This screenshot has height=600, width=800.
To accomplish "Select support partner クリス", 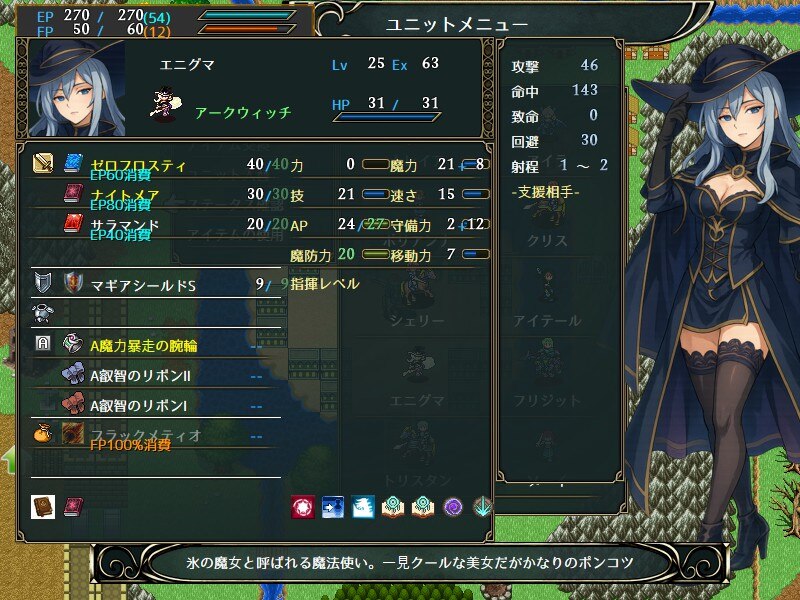I will [547, 242].
